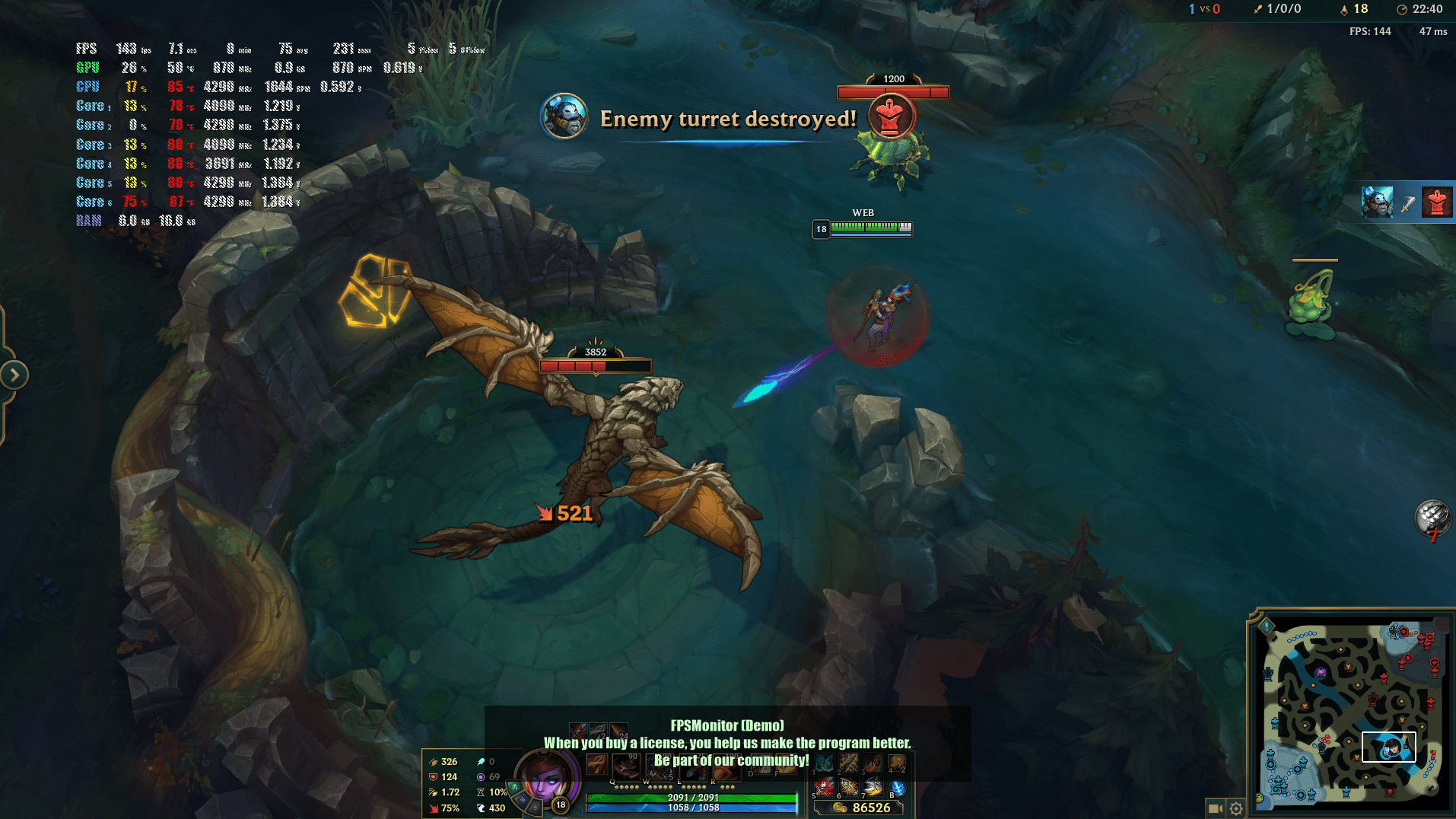
Task: Use the blue recall button
Action: click(x=898, y=787)
